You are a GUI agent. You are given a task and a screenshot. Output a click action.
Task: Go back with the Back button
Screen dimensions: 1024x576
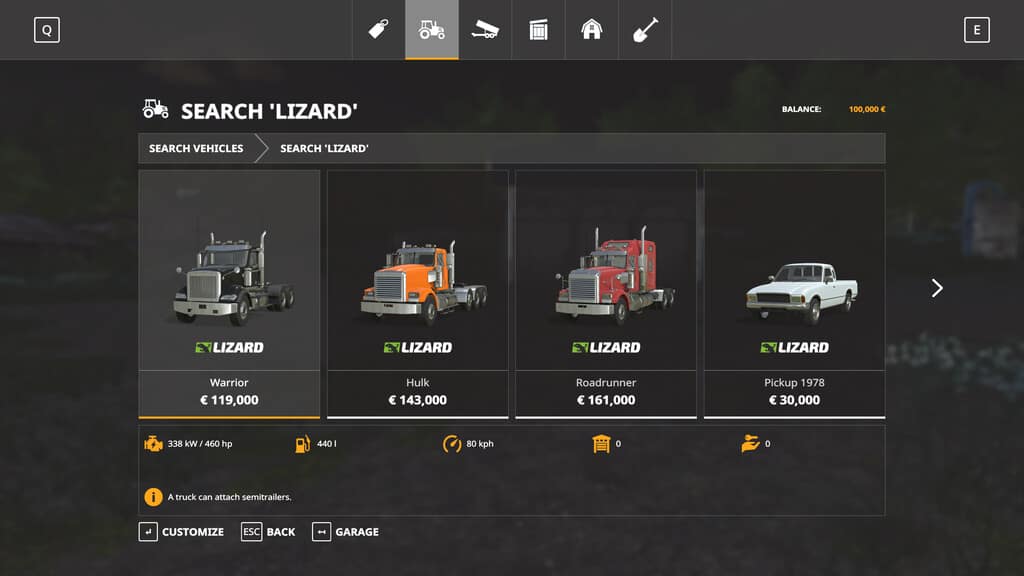(x=269, y=532)
